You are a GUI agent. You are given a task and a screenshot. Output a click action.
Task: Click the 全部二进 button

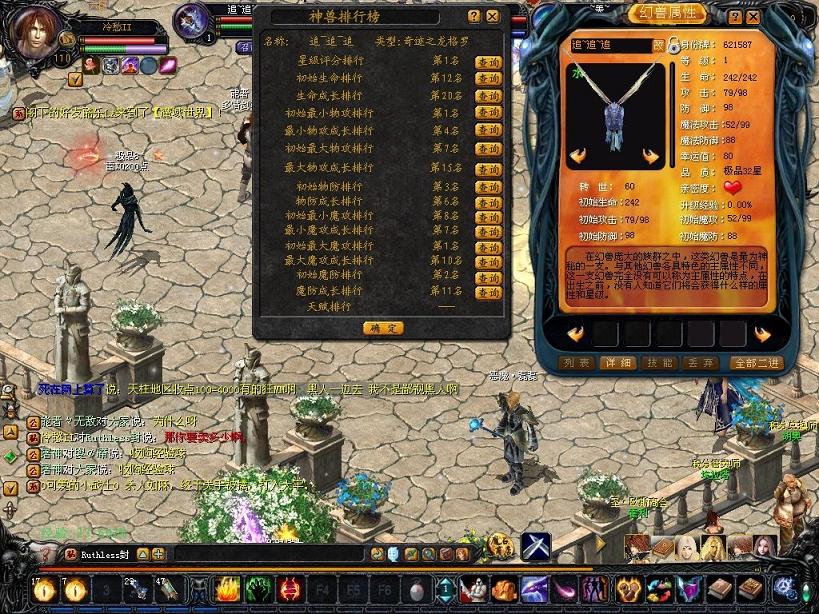click(x=755, y=363)
